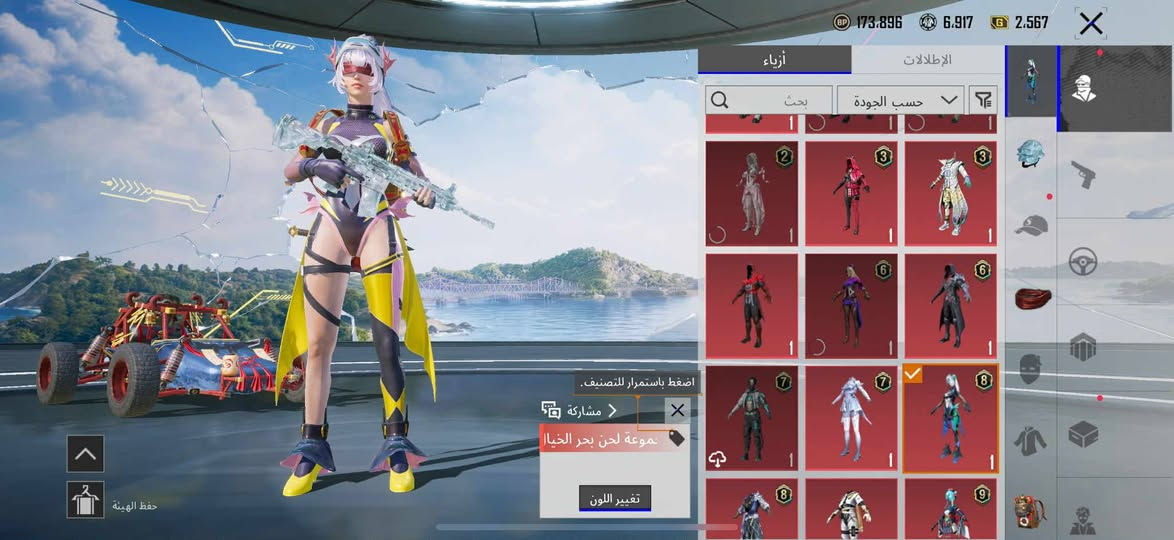Close the outfit info popup
The height and width of the screenshot is (540, 1174).
(677, 410)
